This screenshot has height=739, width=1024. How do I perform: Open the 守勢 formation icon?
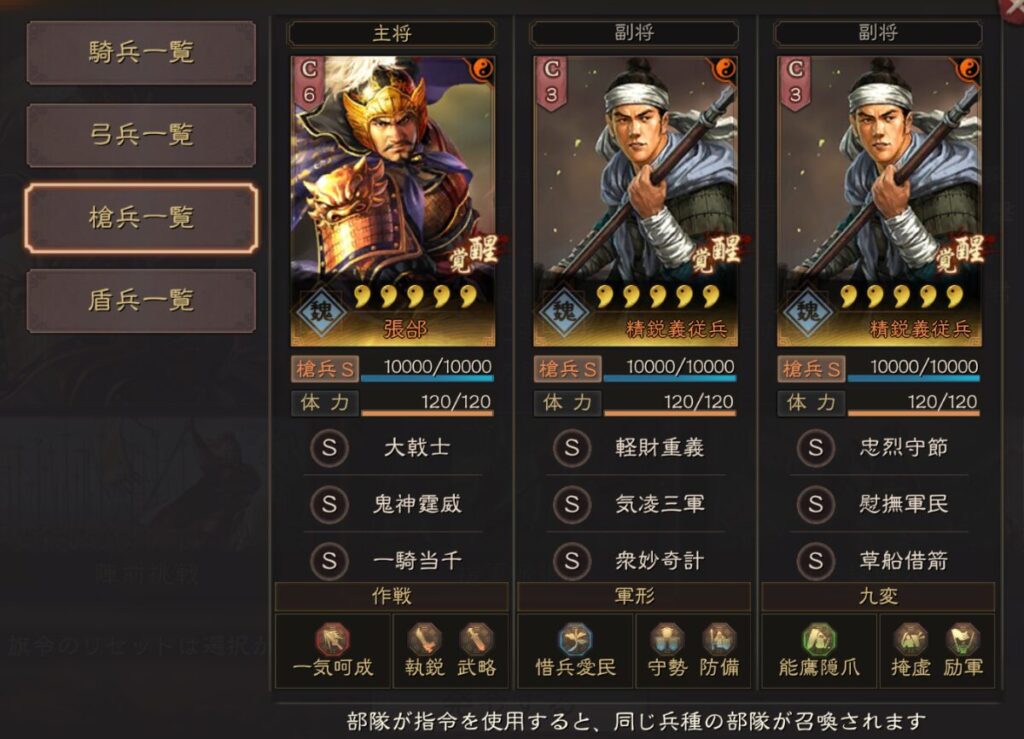[x=667, y=640]
